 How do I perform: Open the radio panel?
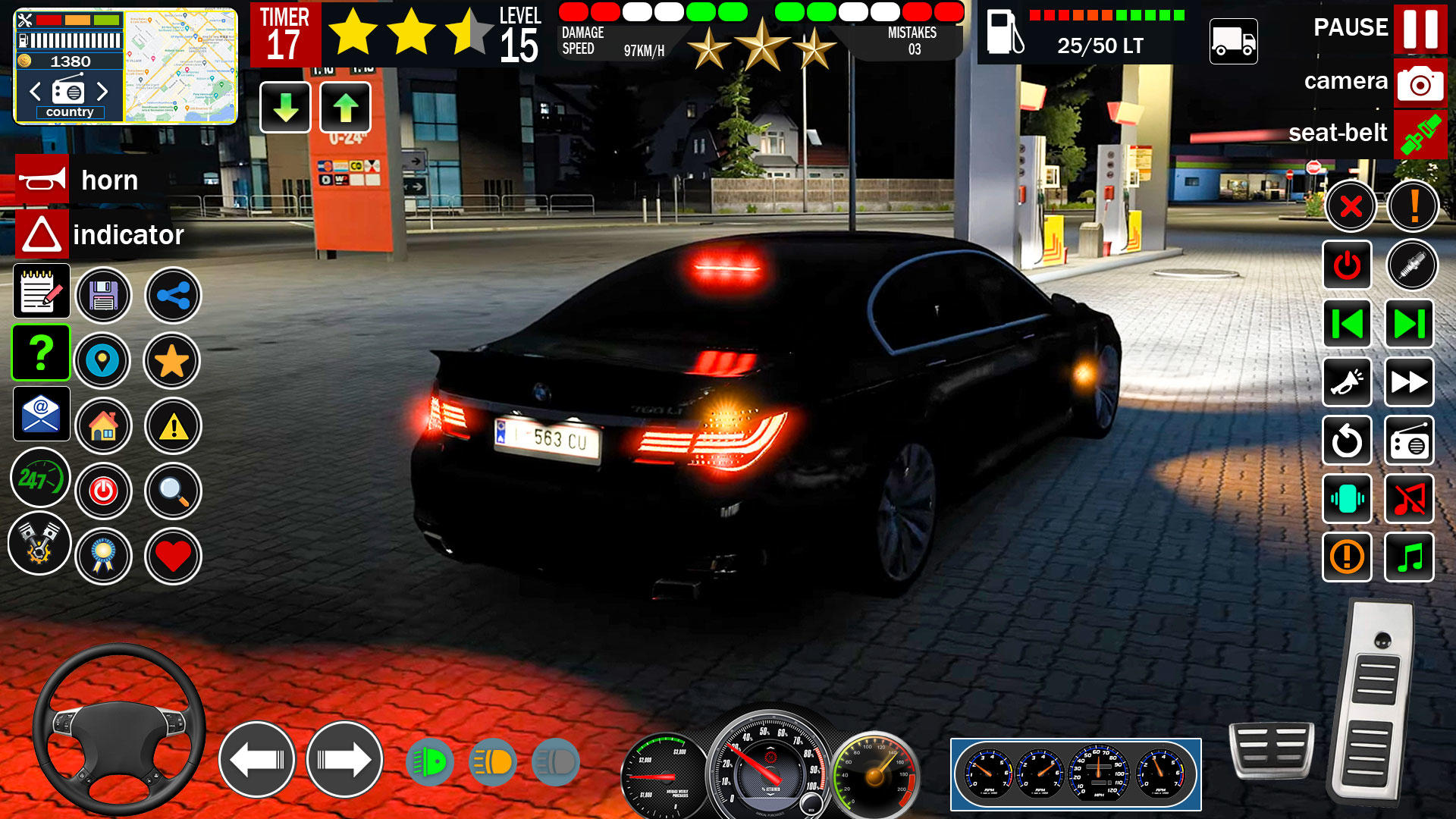pyautogui.click(x=1410, y=442)
